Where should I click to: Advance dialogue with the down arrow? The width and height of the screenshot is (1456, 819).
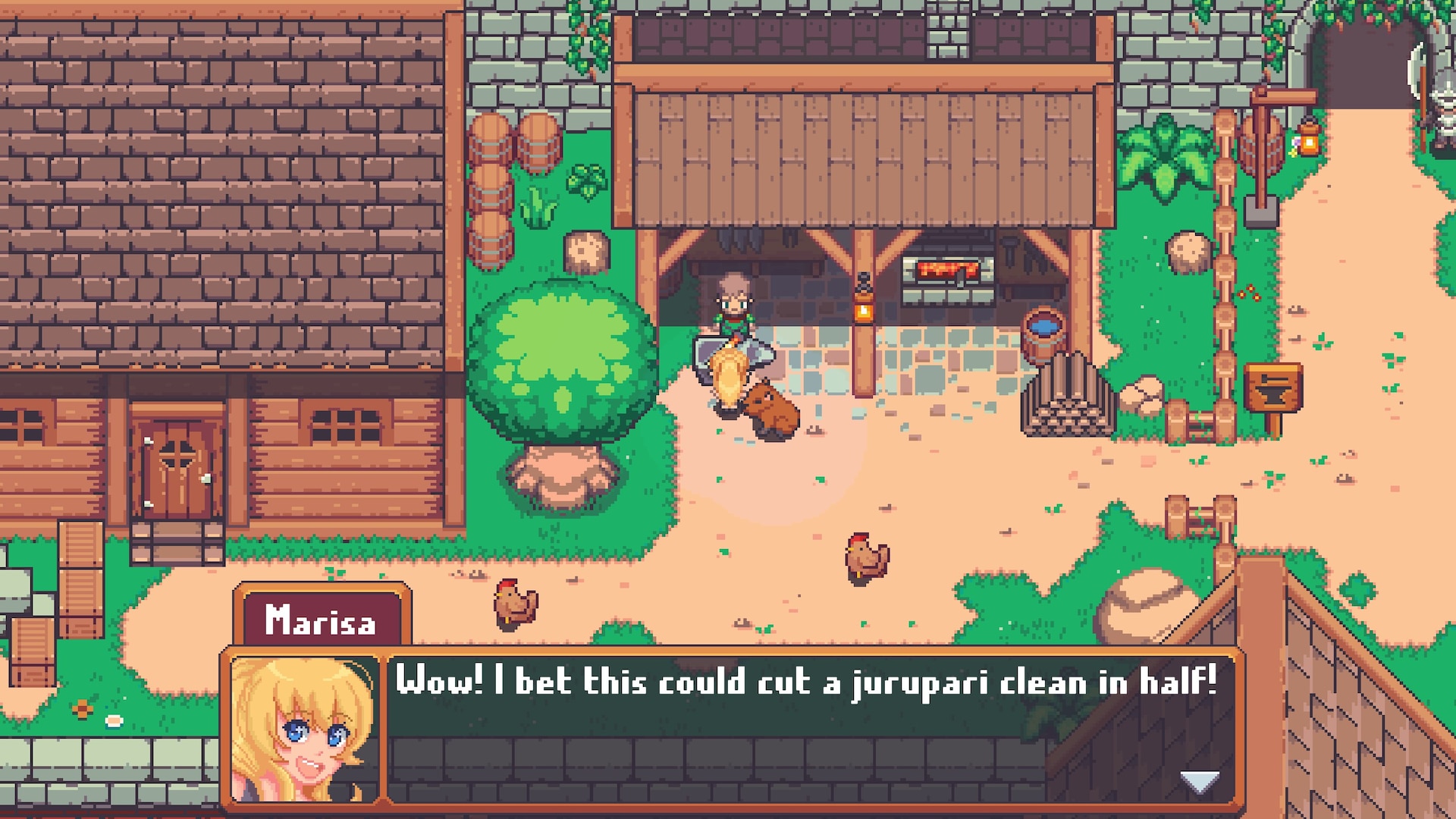pyautogui.click(x=1200, y=781)
